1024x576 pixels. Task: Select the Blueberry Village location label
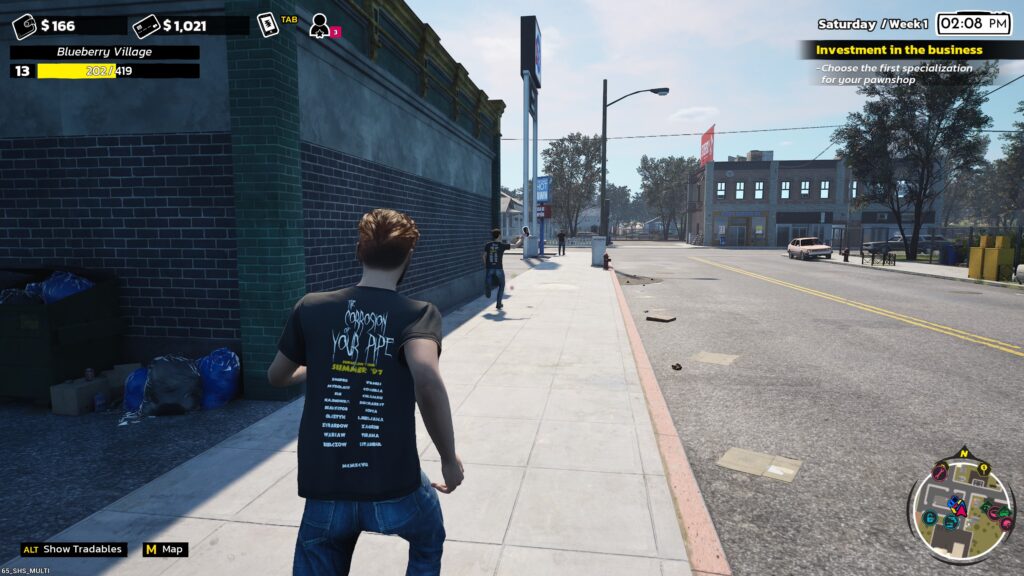coord(104,52)
